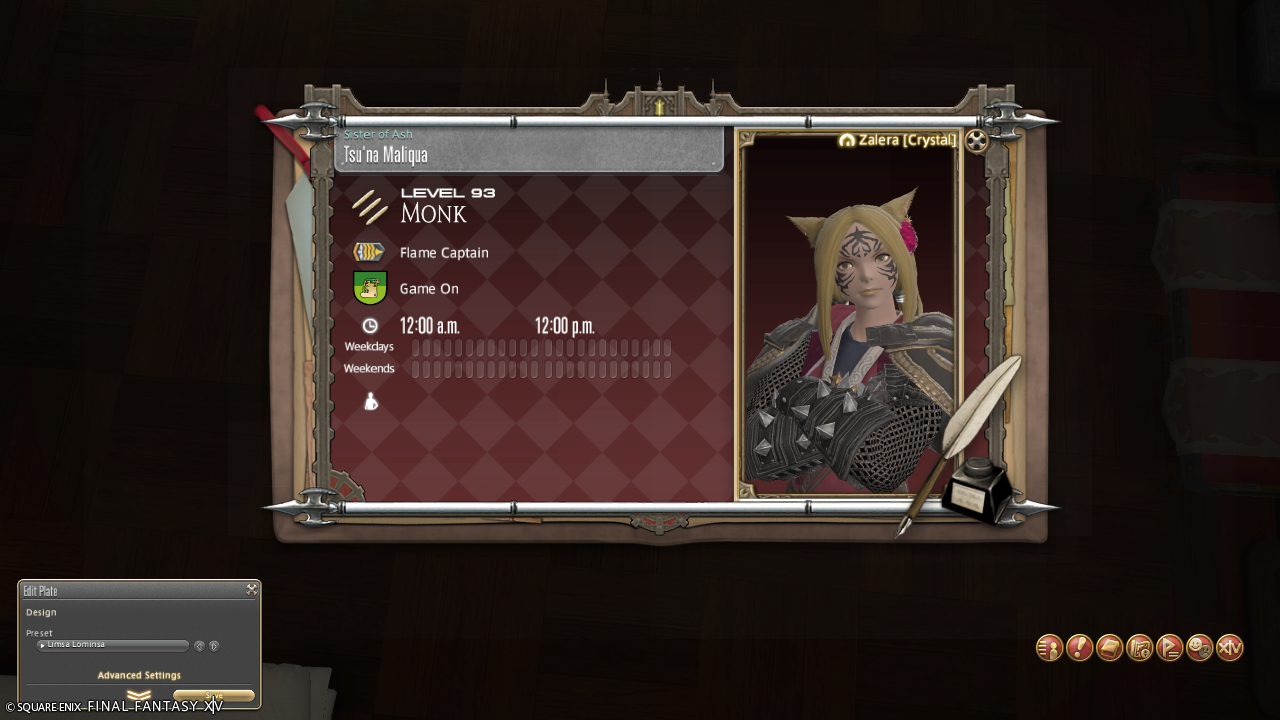Save the adventurer plate design

coord(214,696)
